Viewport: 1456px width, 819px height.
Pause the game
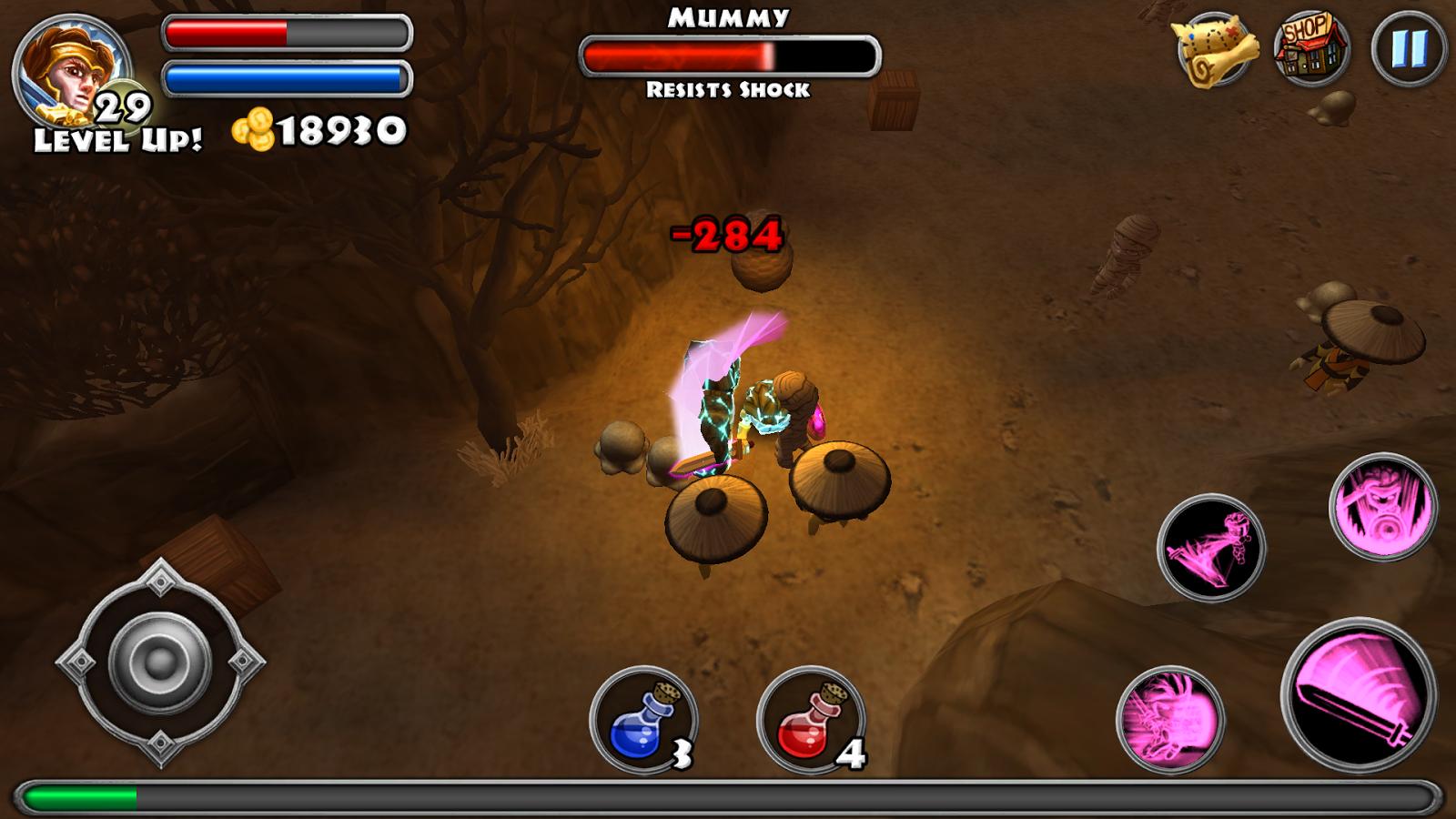1408,49
